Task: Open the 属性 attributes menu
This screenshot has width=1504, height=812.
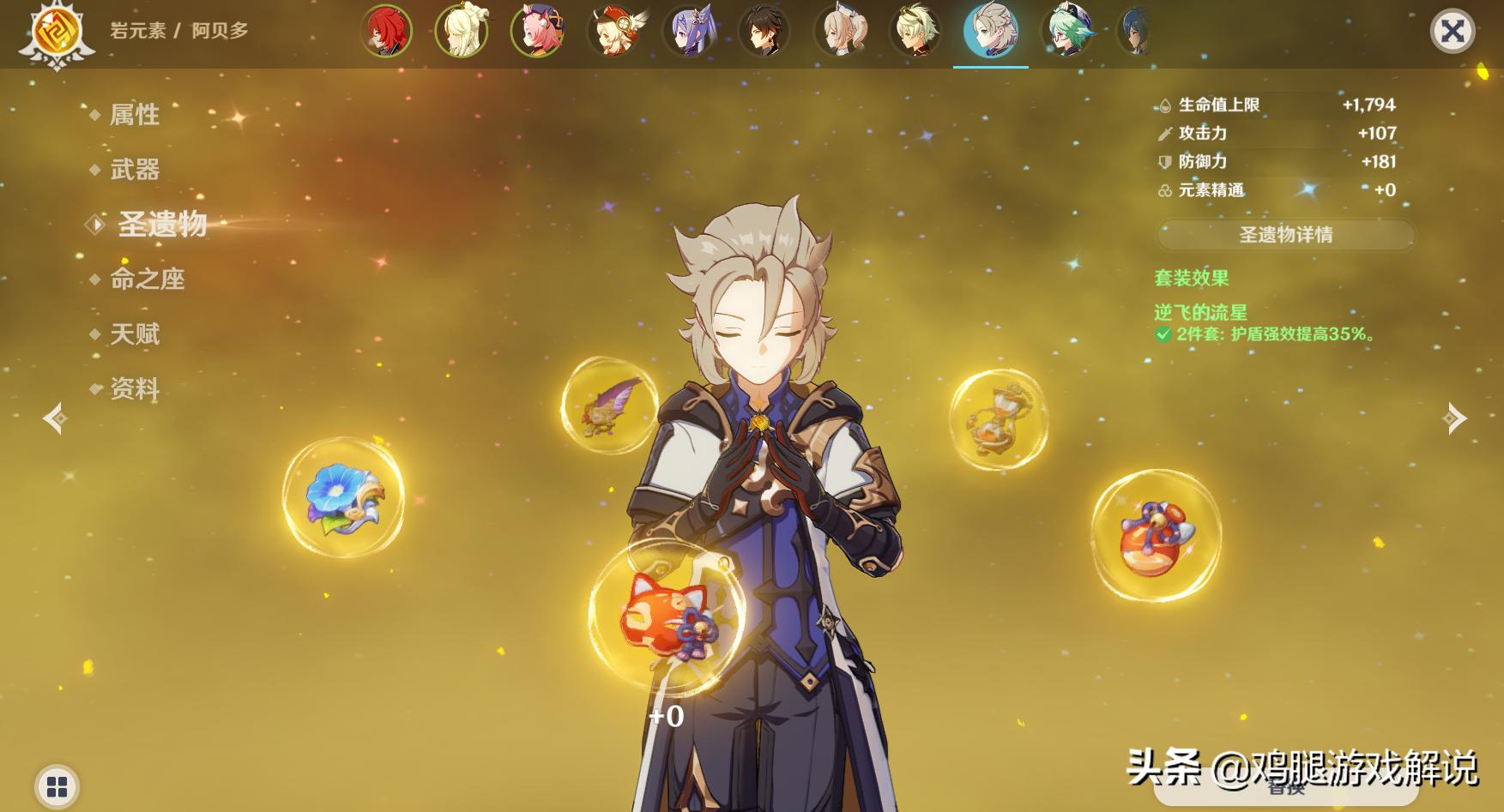Action: coord(135,115)
